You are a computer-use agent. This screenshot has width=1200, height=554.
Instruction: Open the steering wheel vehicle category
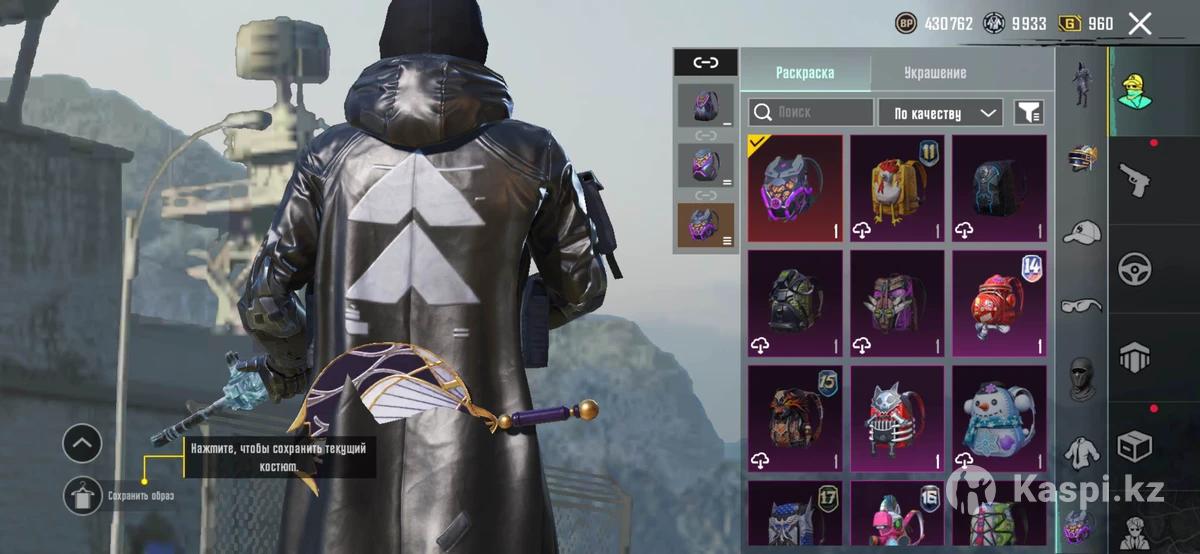click(x=1135, y=268)
